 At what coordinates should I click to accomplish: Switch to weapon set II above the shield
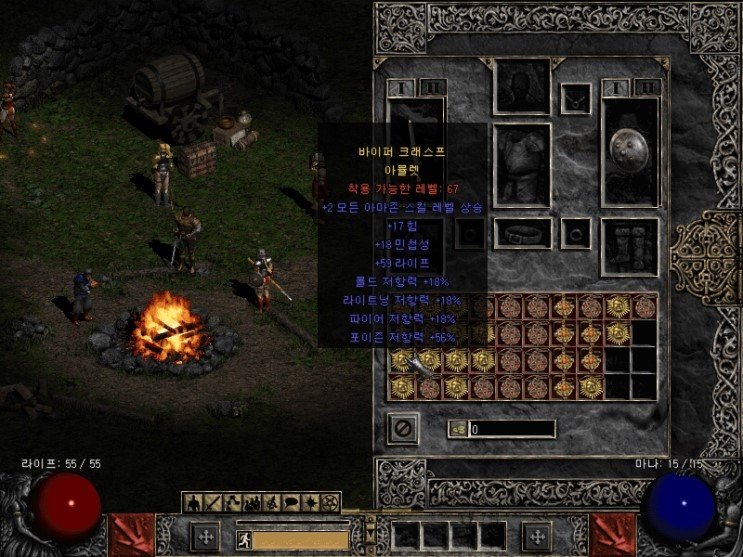pyautogui.click(x=647, y=87)
